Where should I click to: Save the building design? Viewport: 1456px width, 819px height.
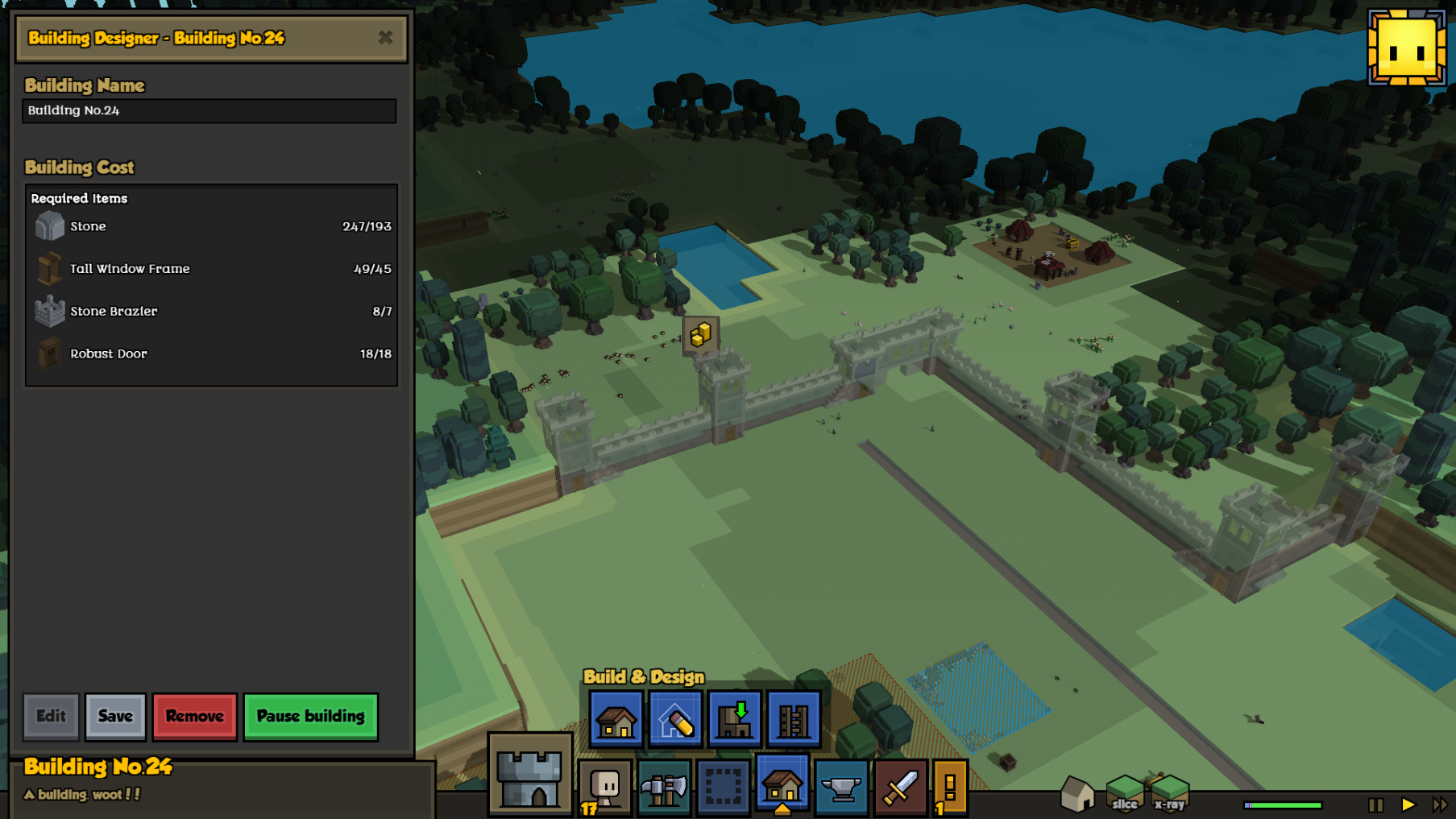coord(115,716)
